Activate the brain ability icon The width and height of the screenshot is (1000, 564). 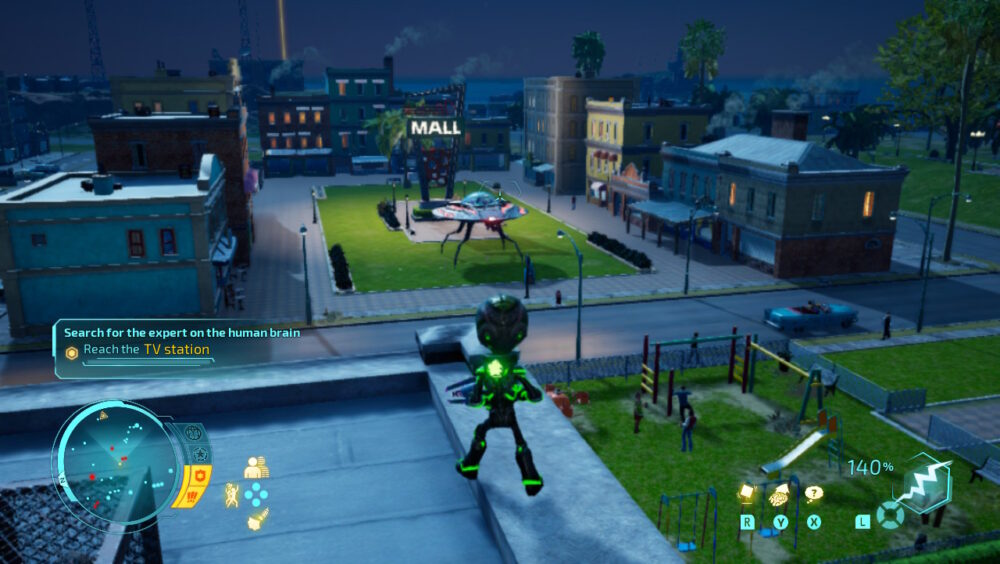779,493
